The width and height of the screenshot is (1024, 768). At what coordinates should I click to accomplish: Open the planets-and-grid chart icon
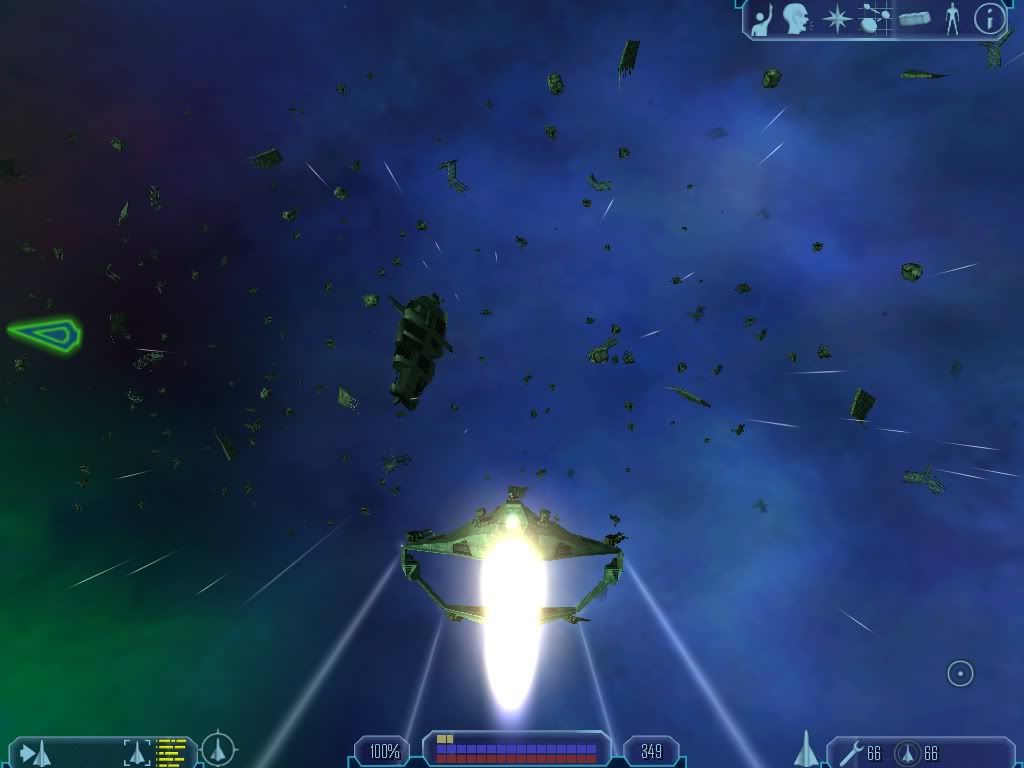pyautogui.click(x=875, y=19)
